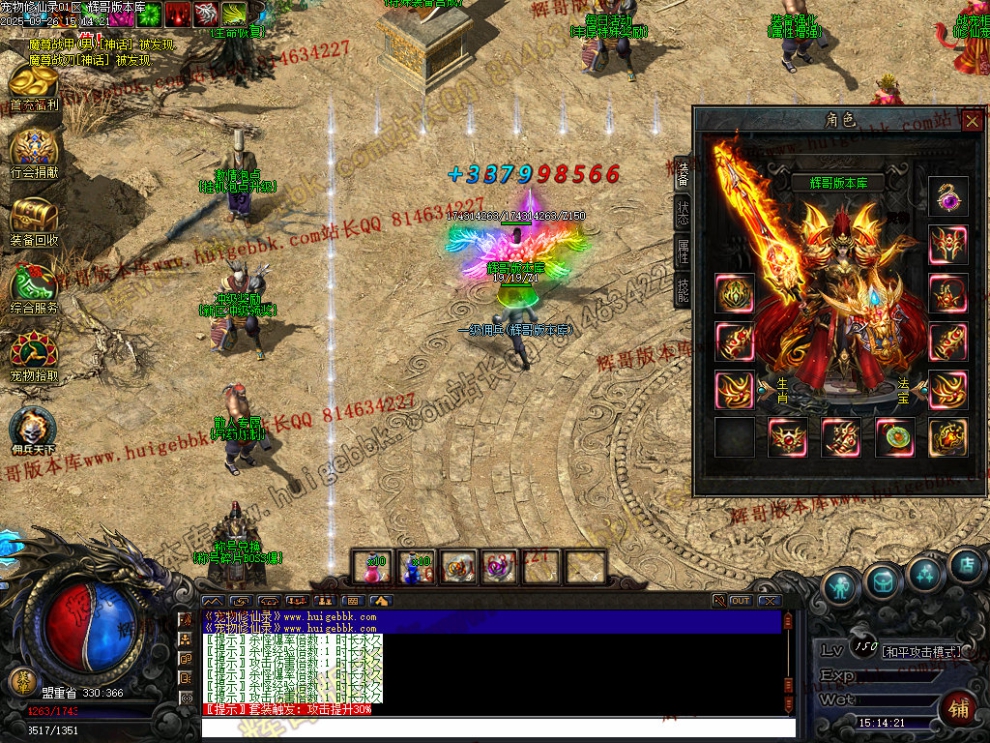Click the OUT button above the chat
The width and height of the screenshot is (990, 743).
[x=740, y=601]
